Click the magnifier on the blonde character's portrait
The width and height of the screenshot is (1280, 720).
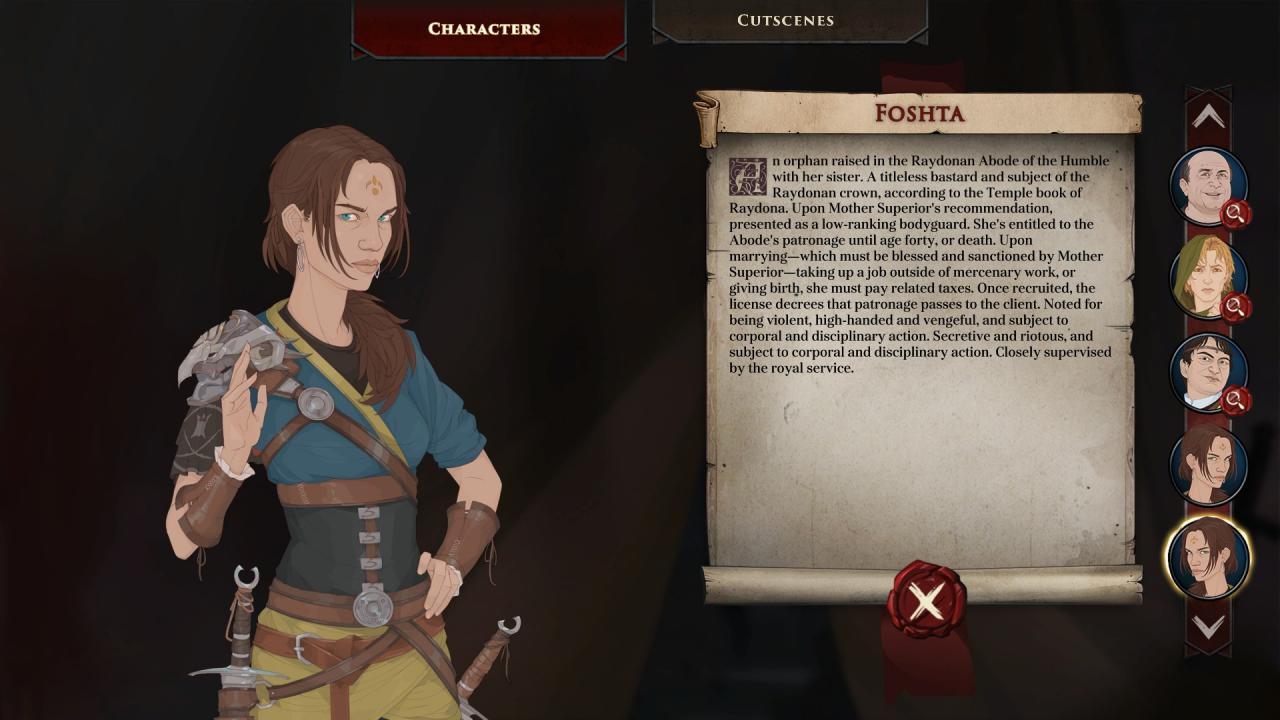click(1236, 307)
